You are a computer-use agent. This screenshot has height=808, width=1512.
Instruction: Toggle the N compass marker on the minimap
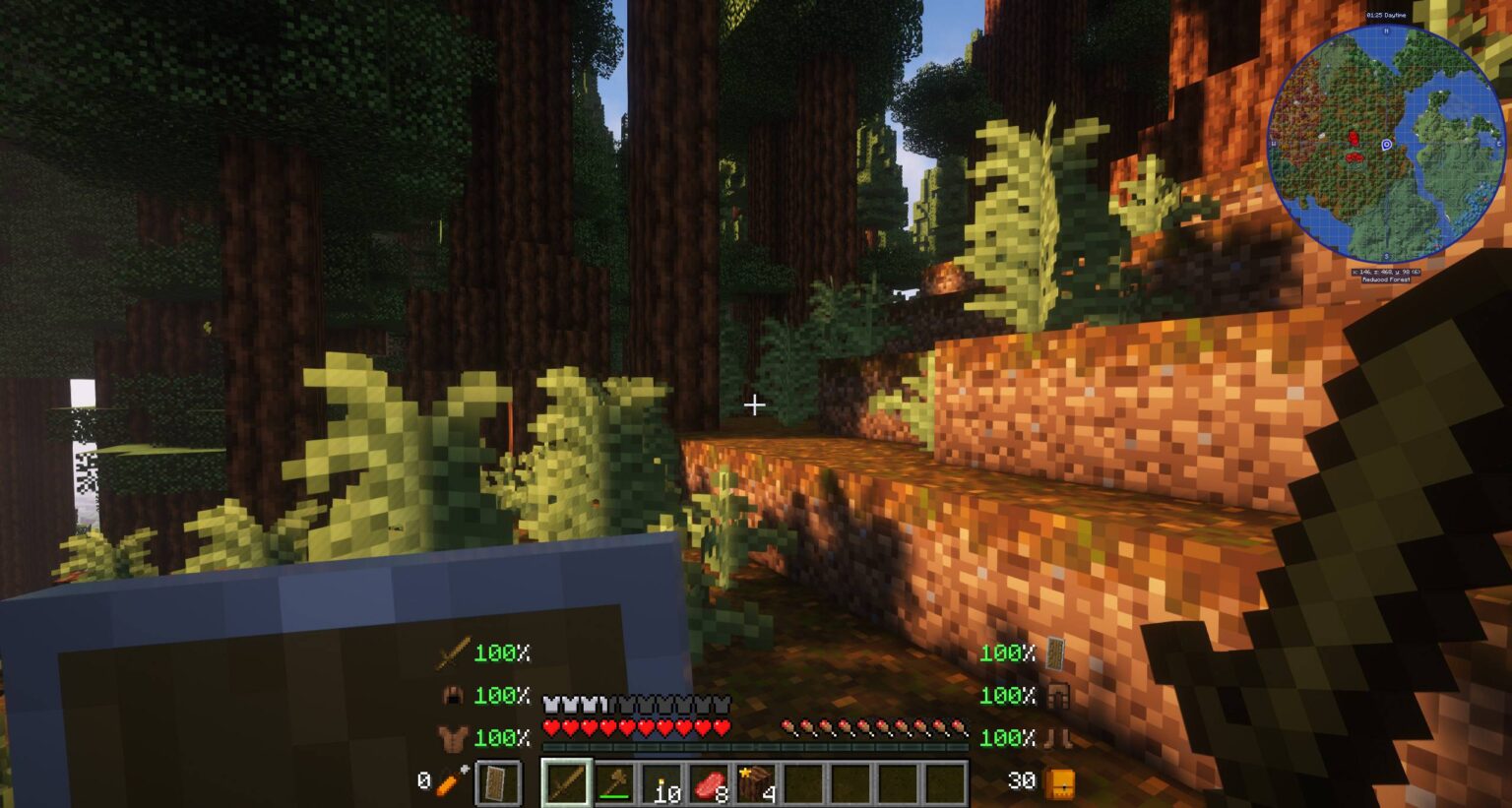(1386, 31)
